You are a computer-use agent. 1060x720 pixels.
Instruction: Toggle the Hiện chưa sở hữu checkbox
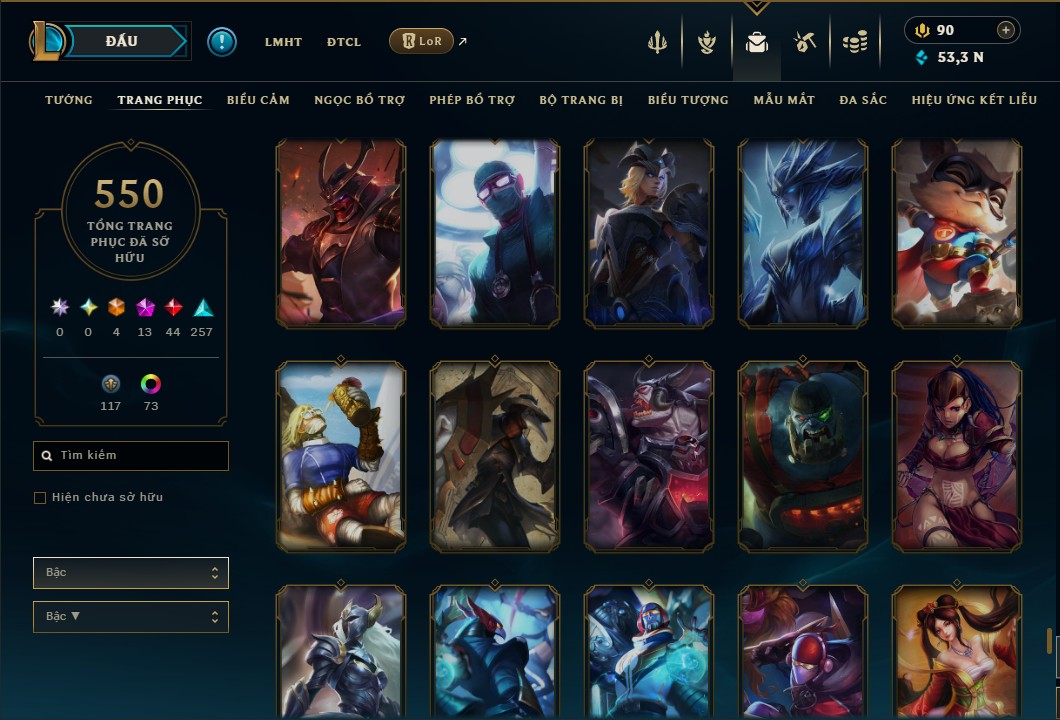[x=40, y=498]
